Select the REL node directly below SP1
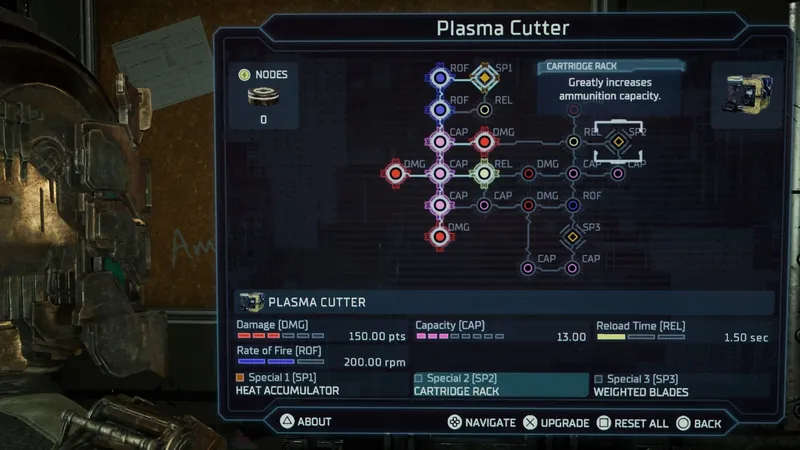Screen dimensions: 800x450 [484, 109]
